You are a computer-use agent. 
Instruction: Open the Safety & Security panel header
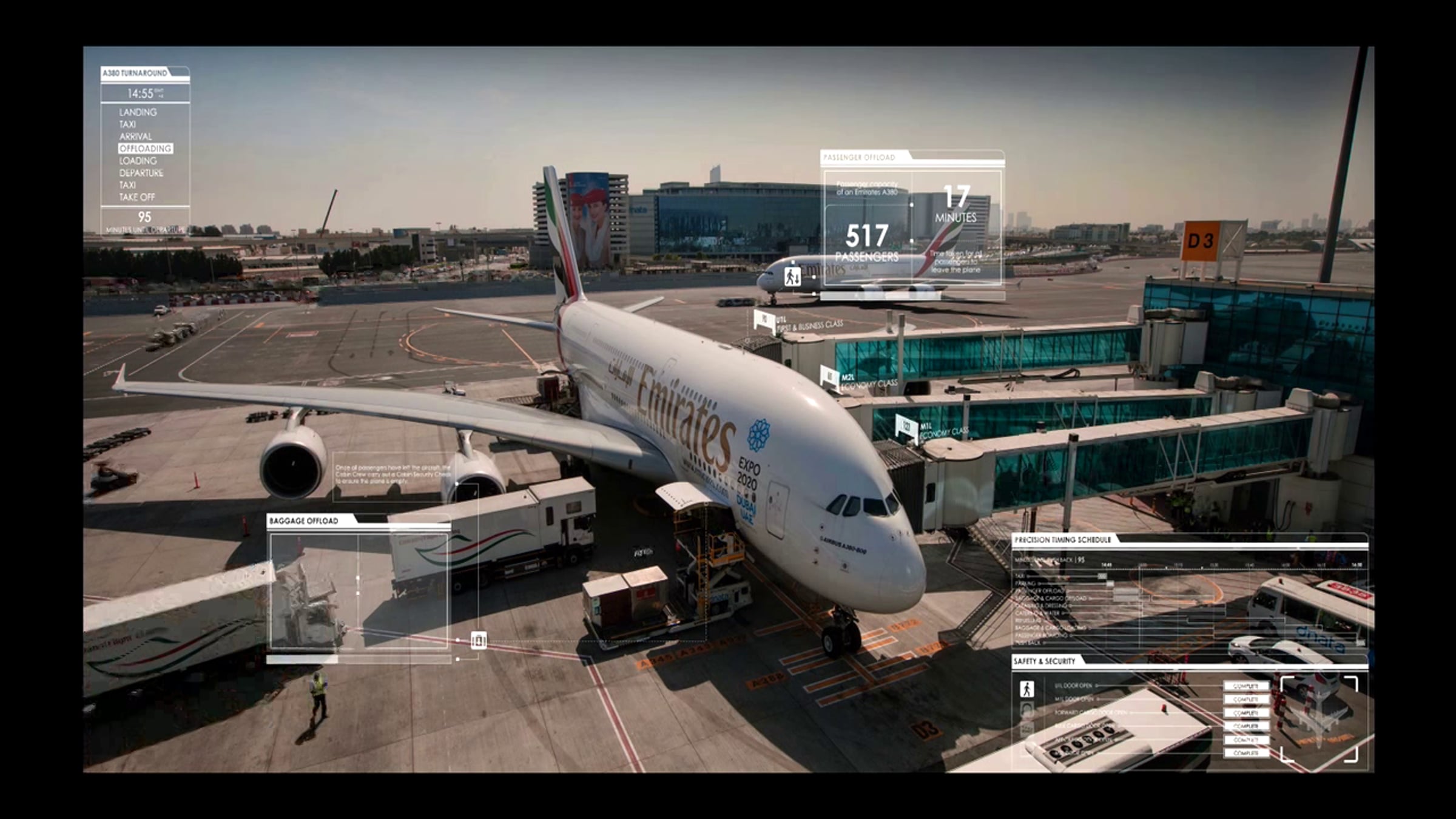(x=1044, y=661)
